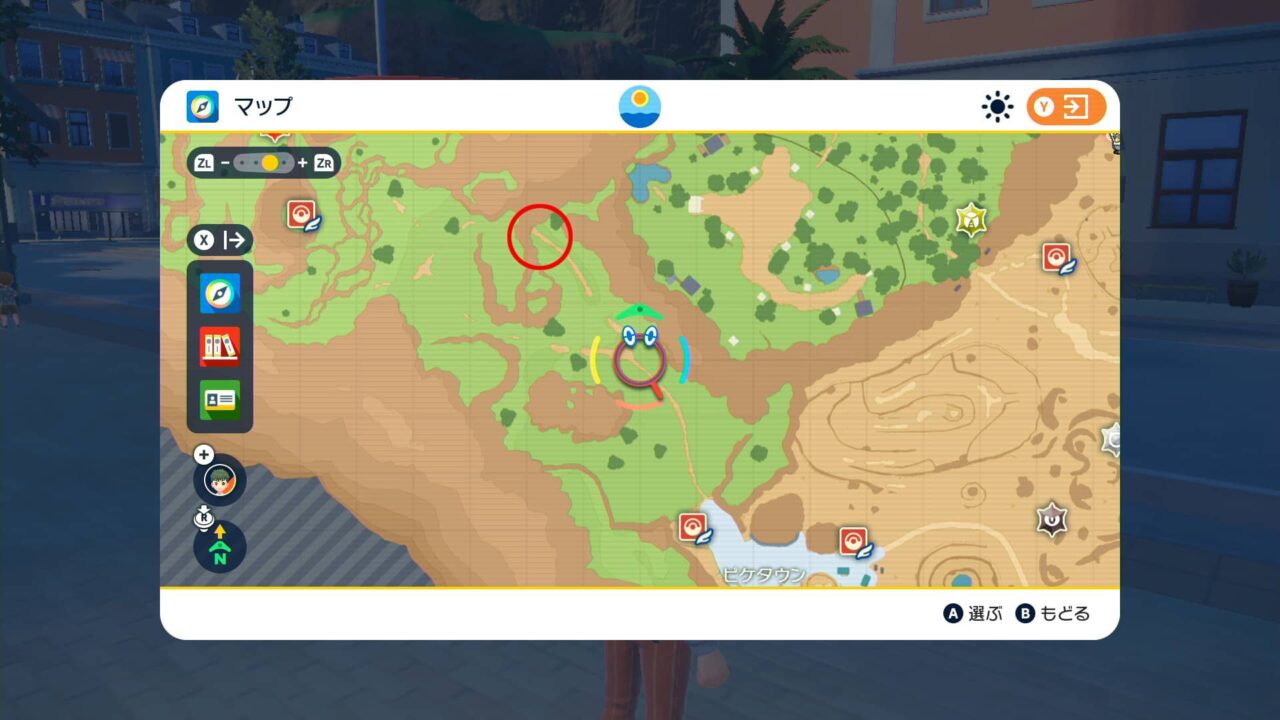Click the A 選ぶ select button

[969, 614]
